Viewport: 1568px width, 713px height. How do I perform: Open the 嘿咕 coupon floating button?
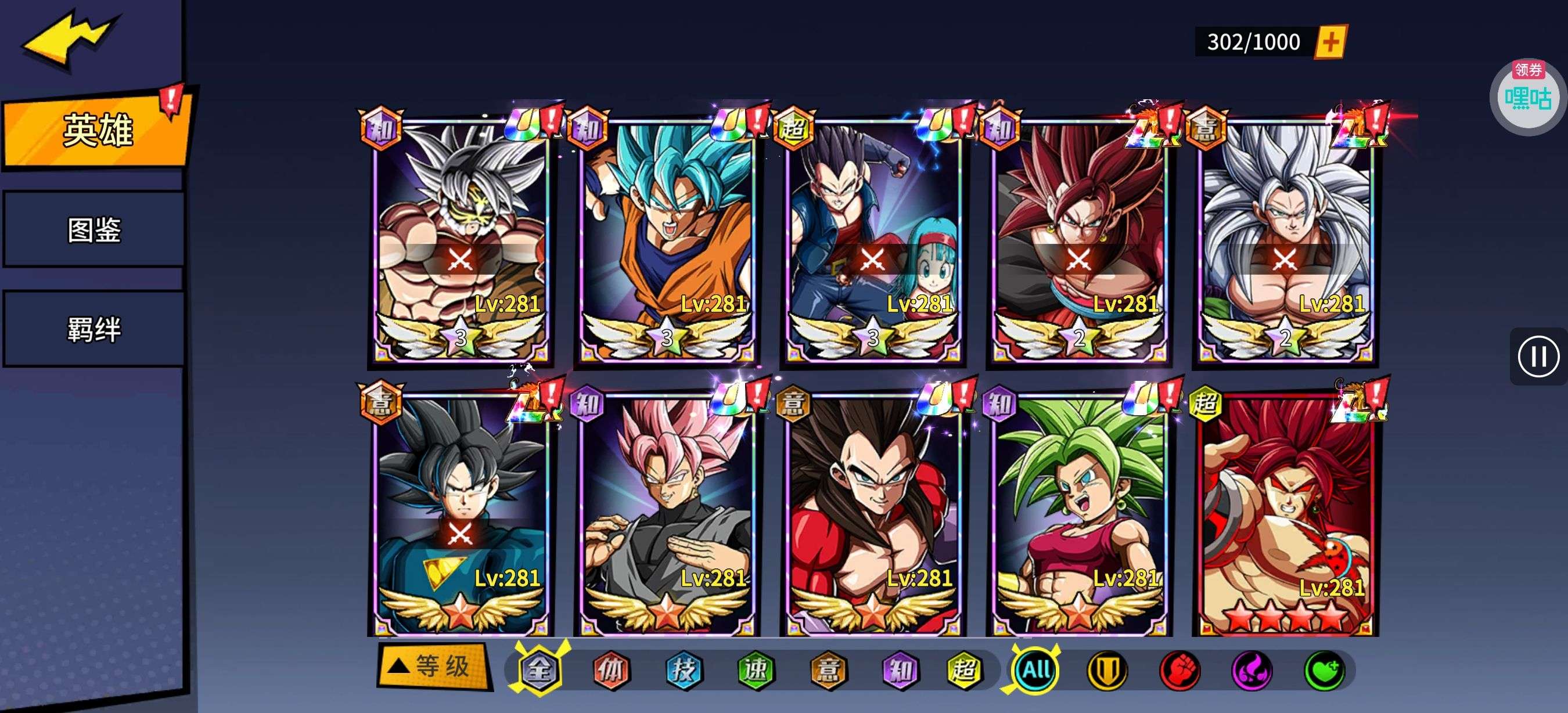(1528, 96)
